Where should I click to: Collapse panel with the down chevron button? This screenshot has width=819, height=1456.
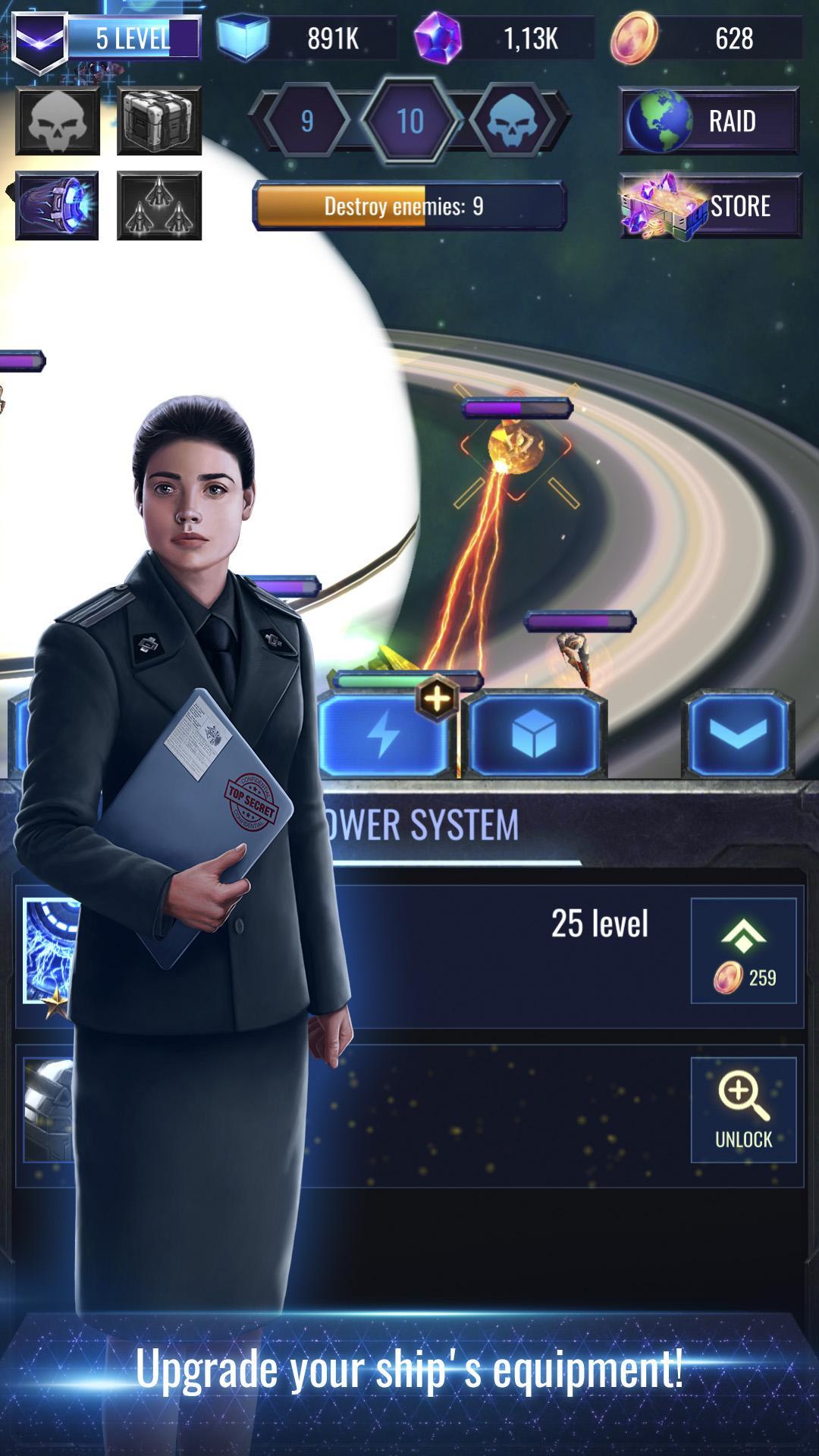click(738, 734)
